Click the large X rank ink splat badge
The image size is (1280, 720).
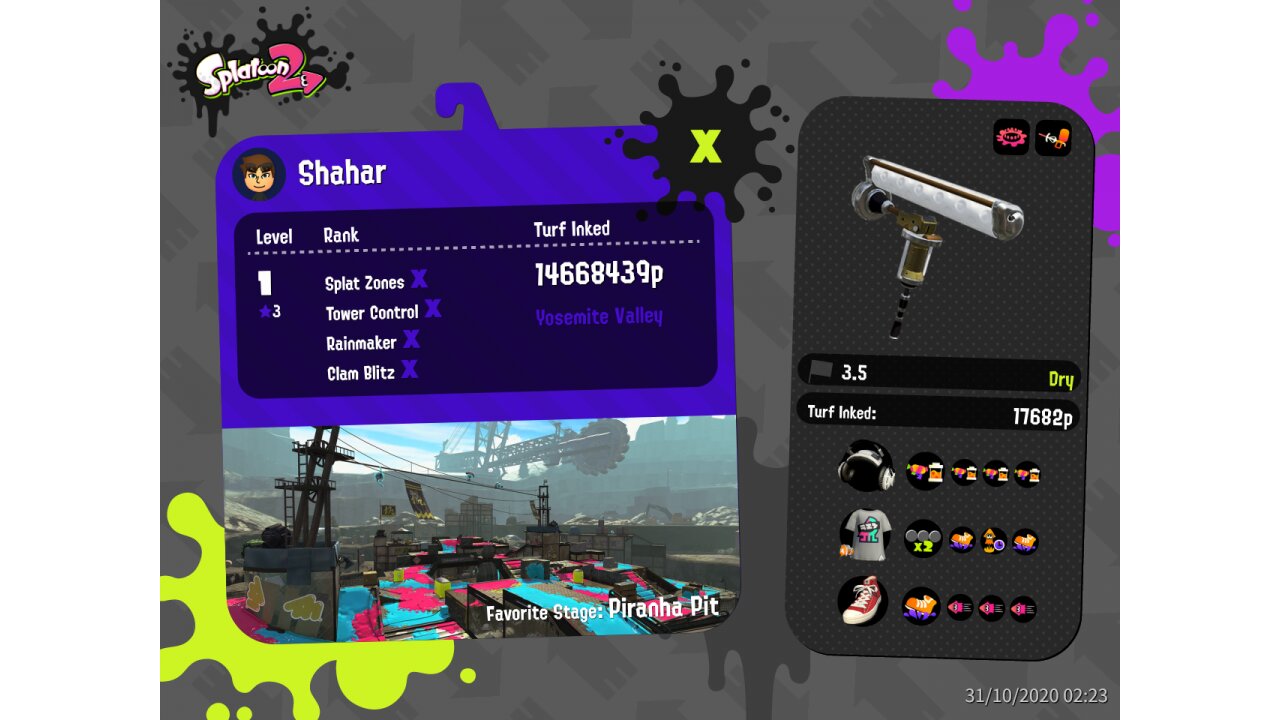[x=705, y=146]
